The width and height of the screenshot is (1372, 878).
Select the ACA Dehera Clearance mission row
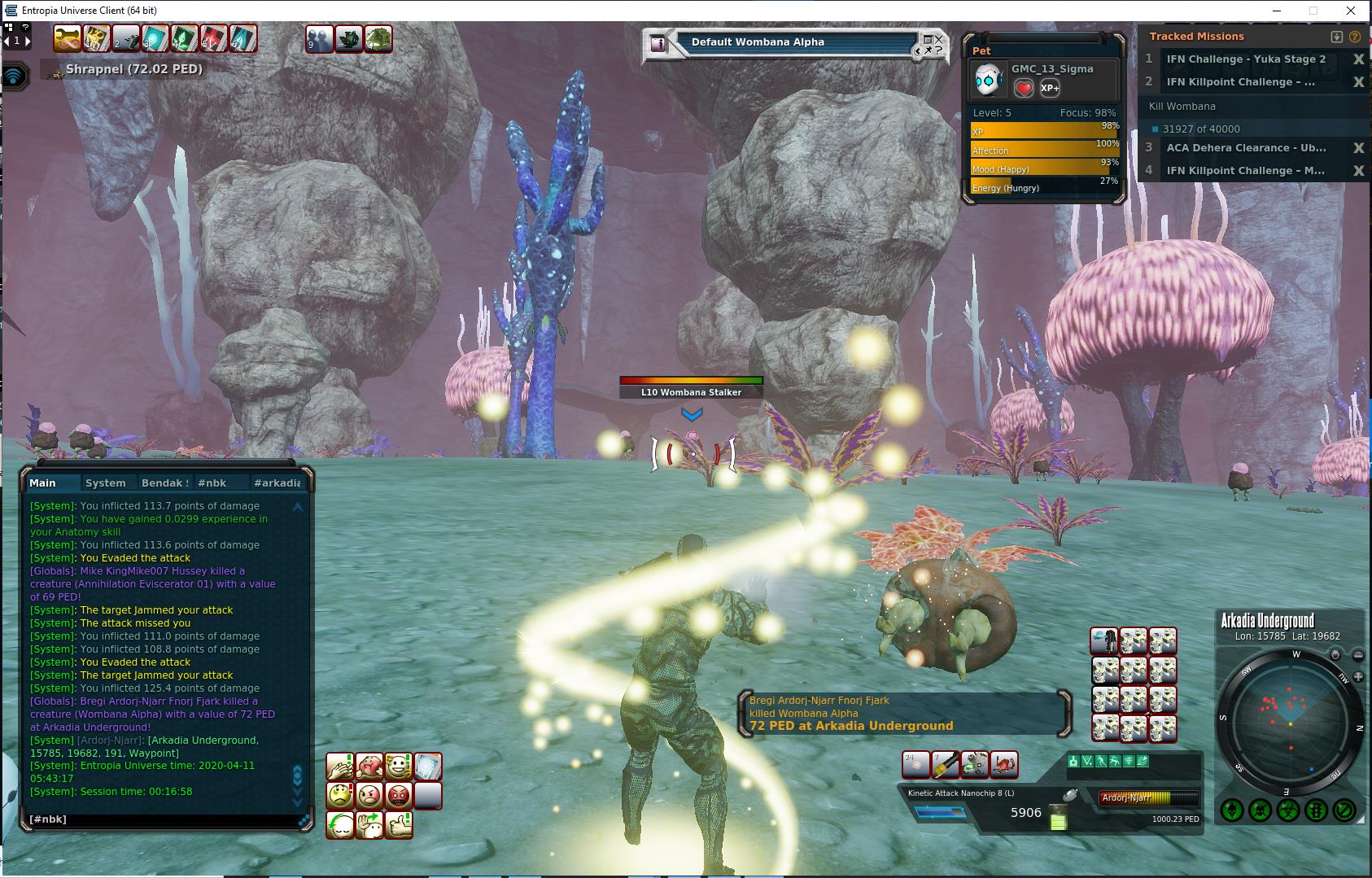coord(1245,148)
